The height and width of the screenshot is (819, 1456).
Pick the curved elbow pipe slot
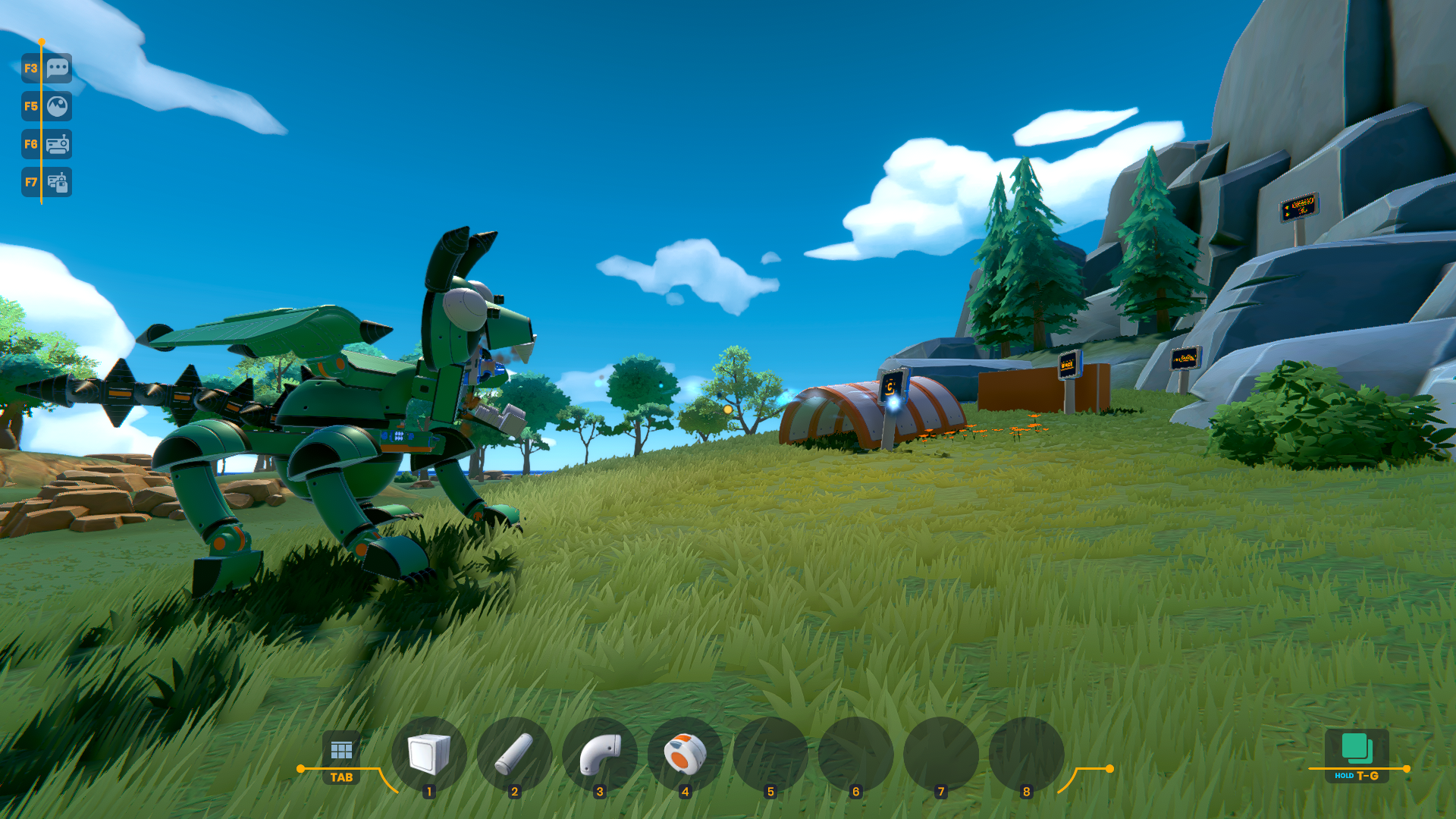click(x=600, y=754)
